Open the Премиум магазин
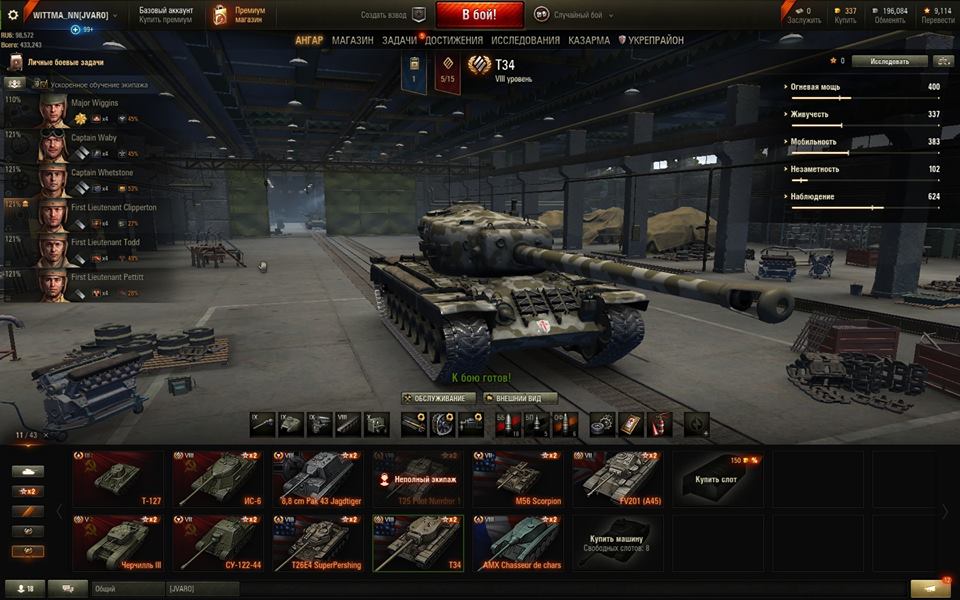The image size is (960, 600). point(240,15)
